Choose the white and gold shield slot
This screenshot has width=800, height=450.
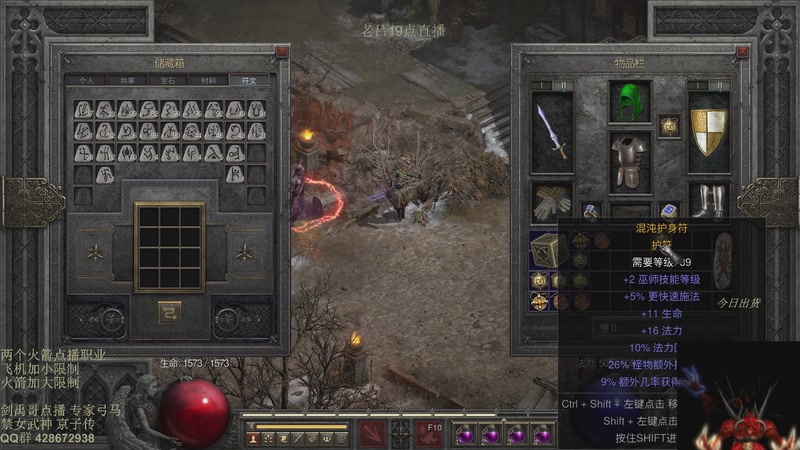point(709,132)
